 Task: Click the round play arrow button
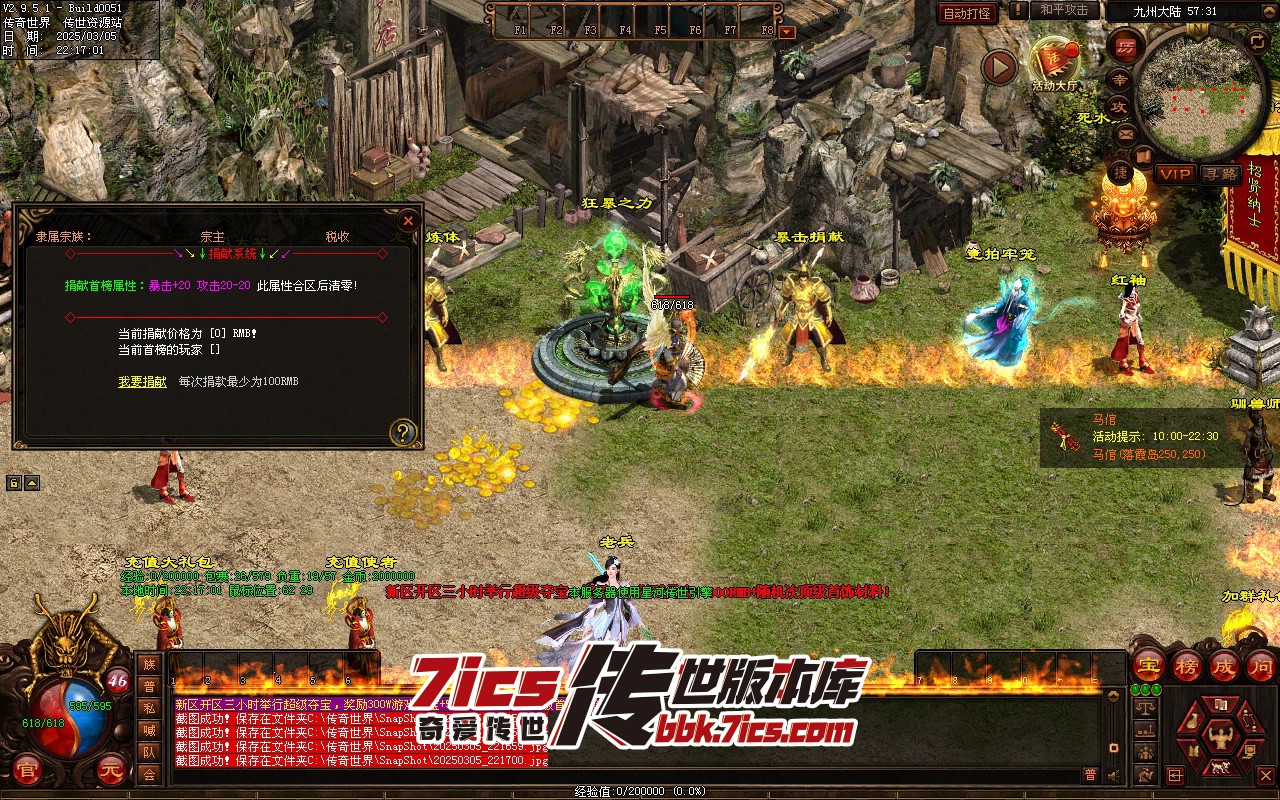[998, 68]
